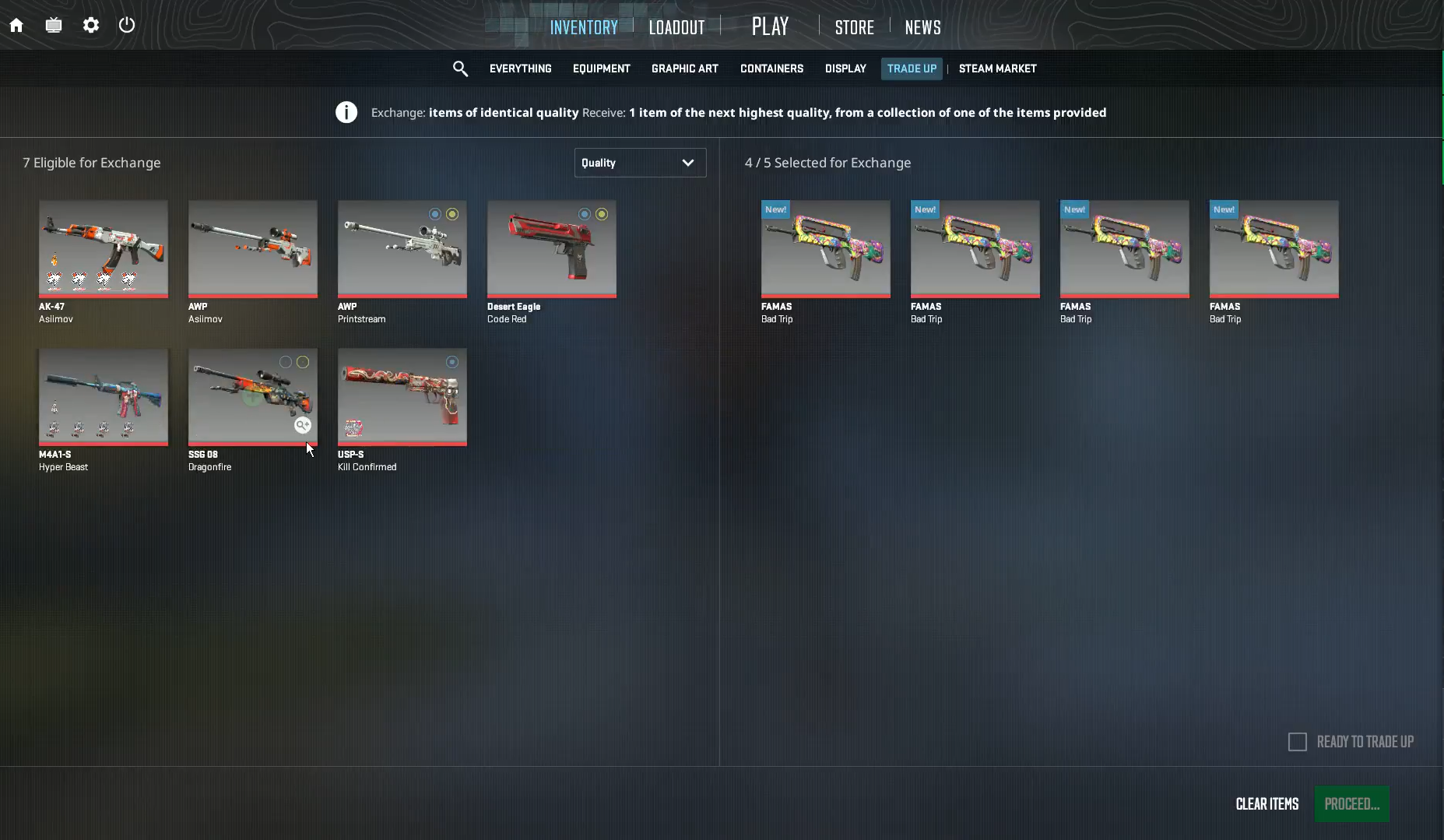Viewport: 1444px width, 840px height.
Task: Open the Quality sort dropdown
Action: coord(640,163)
